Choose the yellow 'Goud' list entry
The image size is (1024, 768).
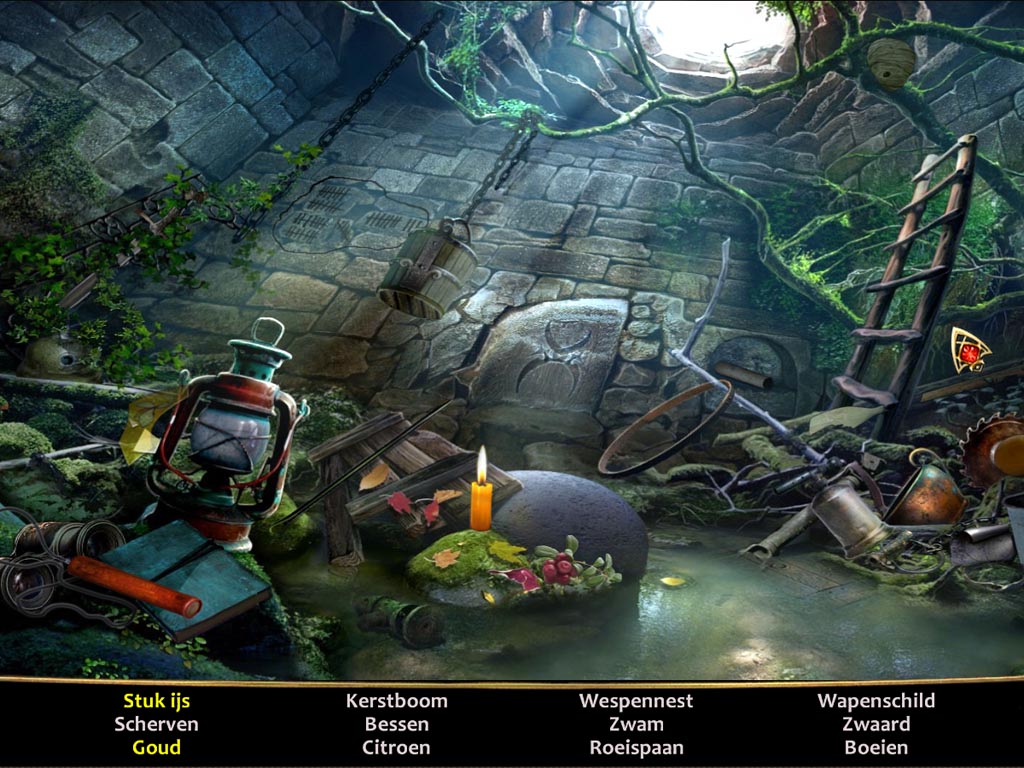(156, 747)
